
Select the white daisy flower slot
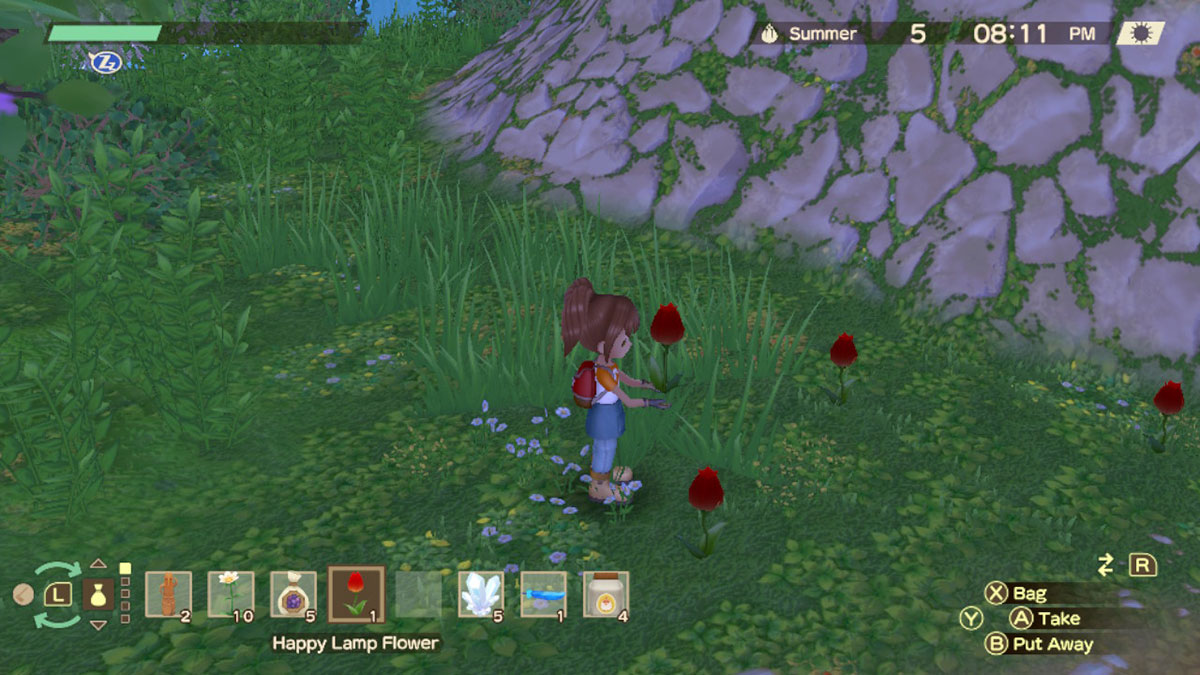coord(230,594)
